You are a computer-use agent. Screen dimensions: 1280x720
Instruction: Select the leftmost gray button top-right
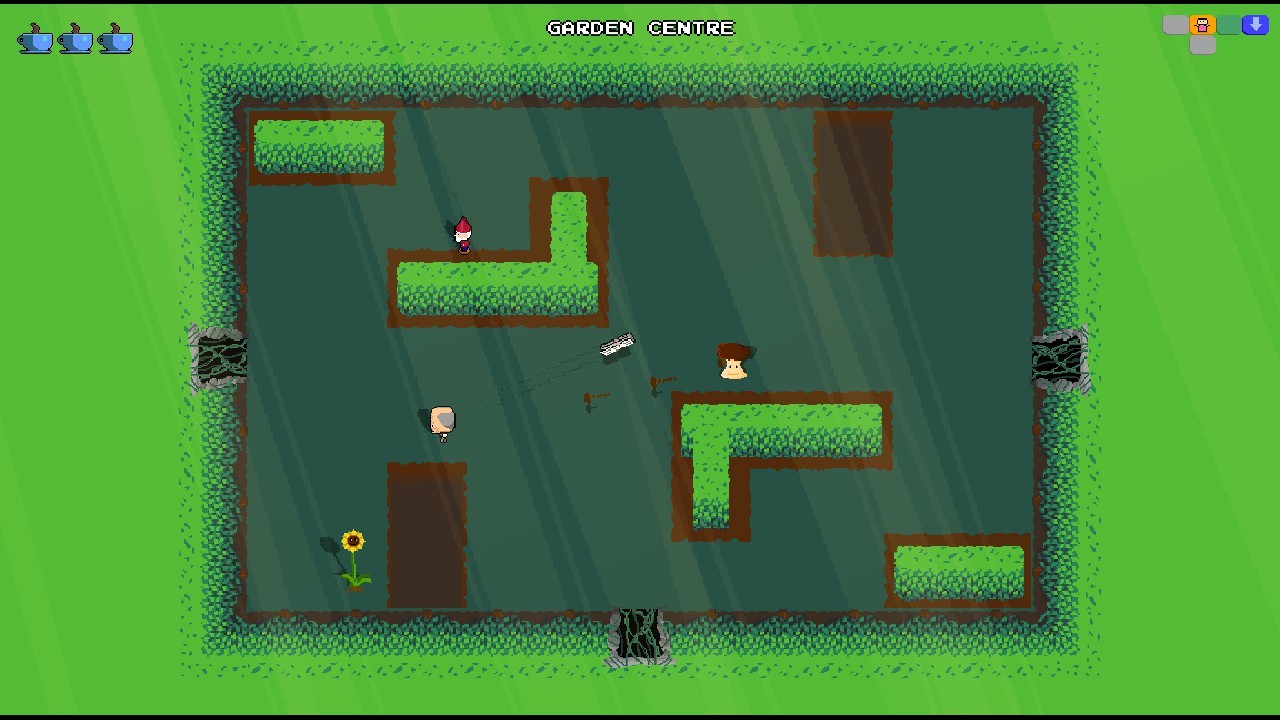pyautogui.click(x=1176, y=24)
